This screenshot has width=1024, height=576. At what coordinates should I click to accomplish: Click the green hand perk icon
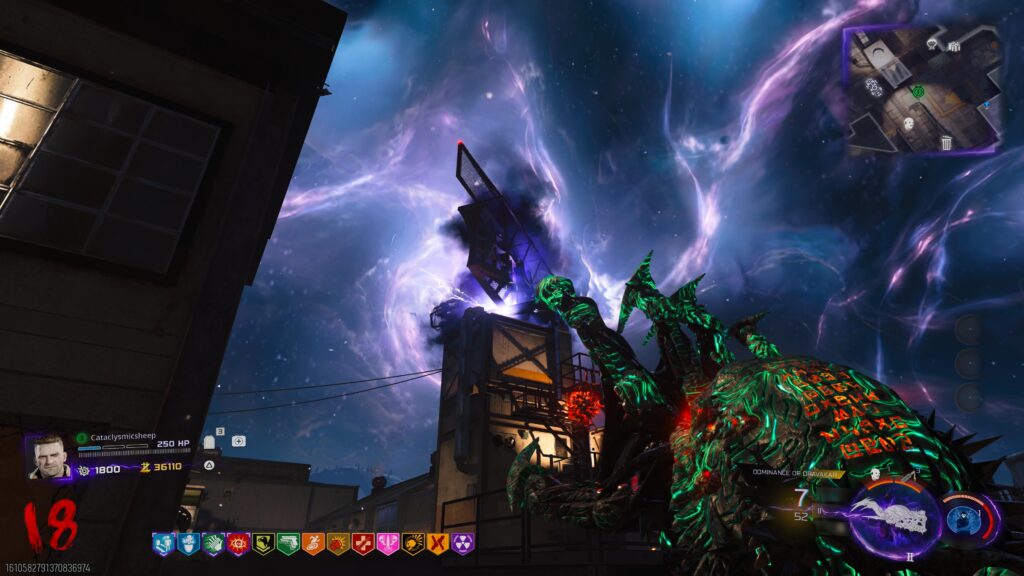pos(213,544)
